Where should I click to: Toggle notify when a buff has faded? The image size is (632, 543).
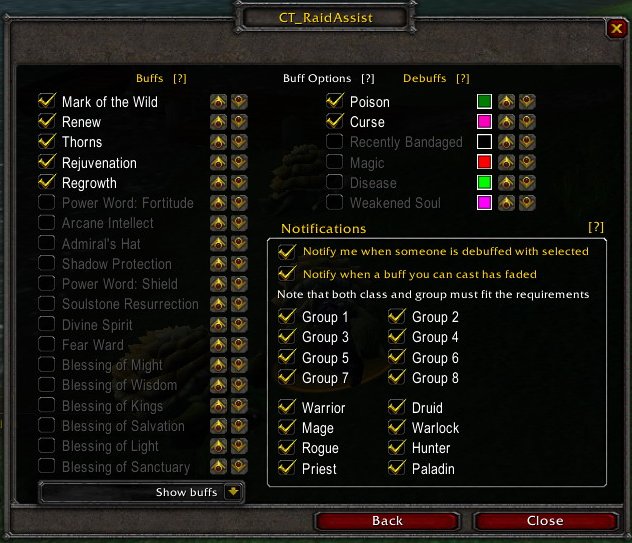288,273
